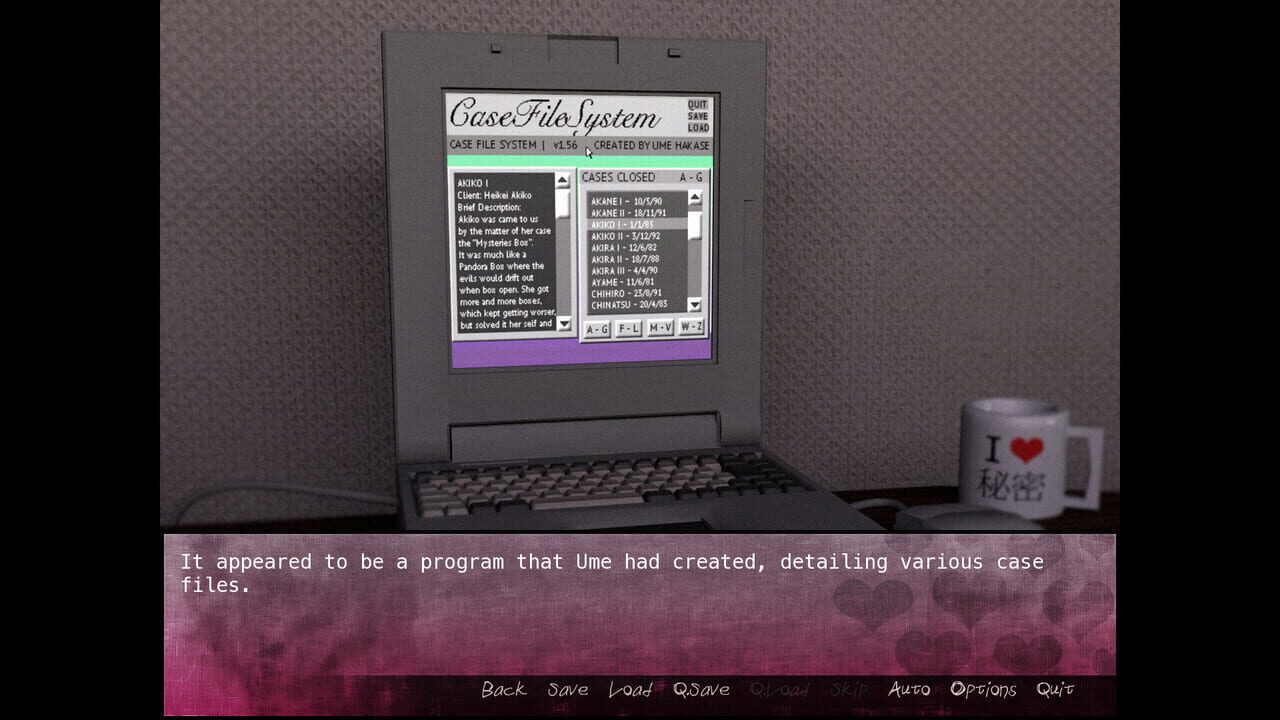1280x720 pixels.
Task: Switch to the W-Z case filter tab
Action: [691, 327]
